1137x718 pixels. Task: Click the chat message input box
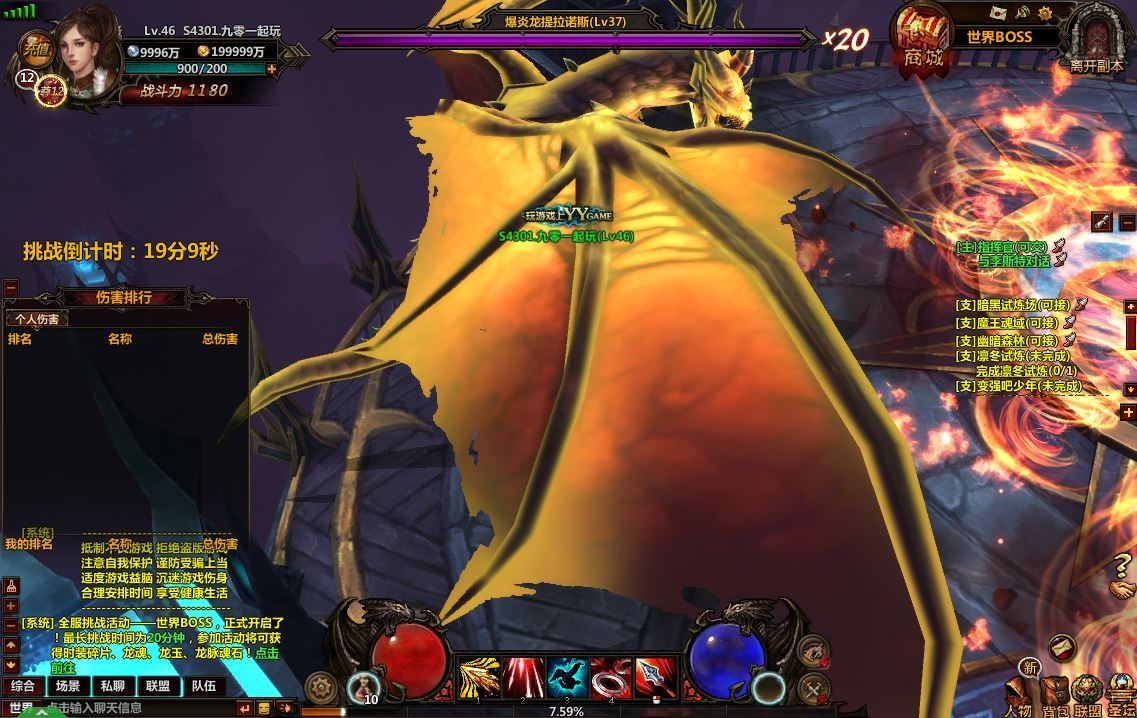[x=140, y=708]
